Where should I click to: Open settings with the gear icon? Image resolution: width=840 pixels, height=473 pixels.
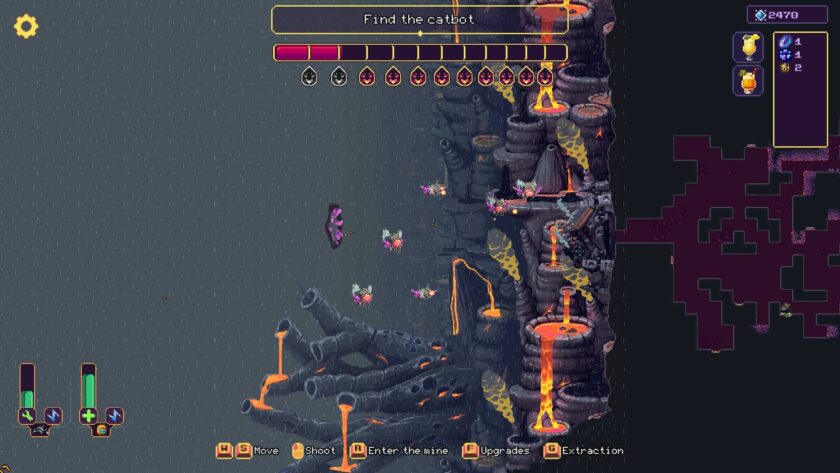coord(26,26)
